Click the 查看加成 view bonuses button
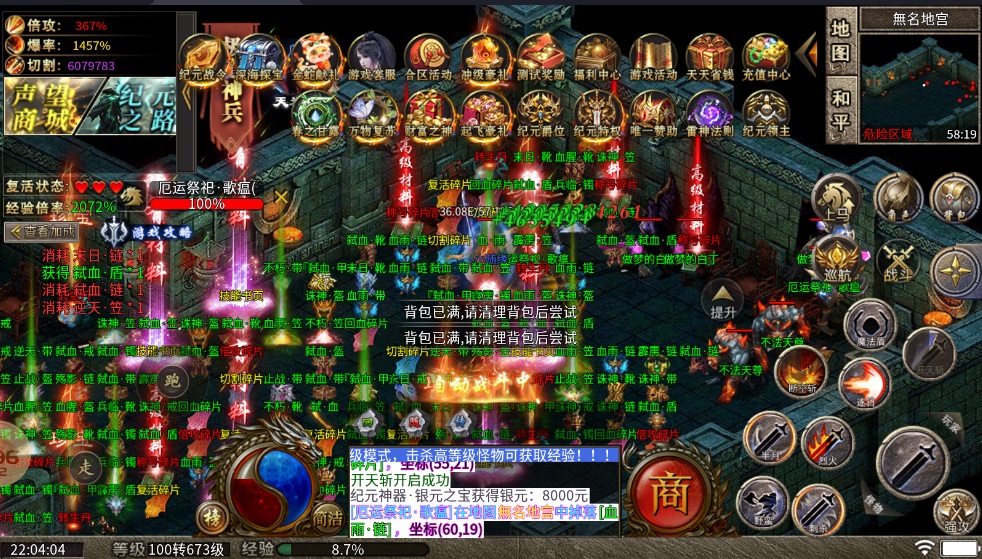982x559 pixels. click(42, 232)
